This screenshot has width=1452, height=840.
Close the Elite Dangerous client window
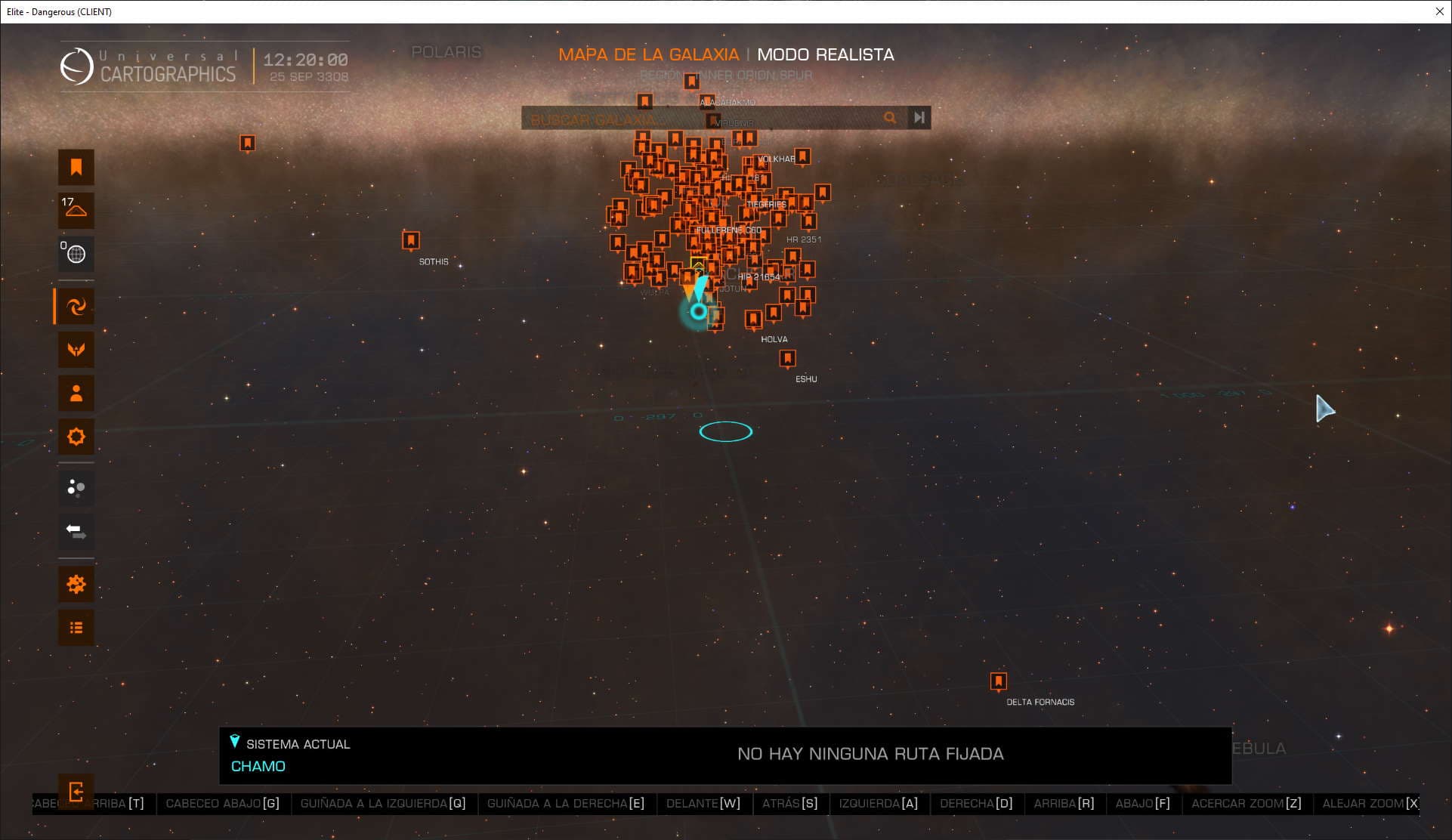click(1439, 11)
